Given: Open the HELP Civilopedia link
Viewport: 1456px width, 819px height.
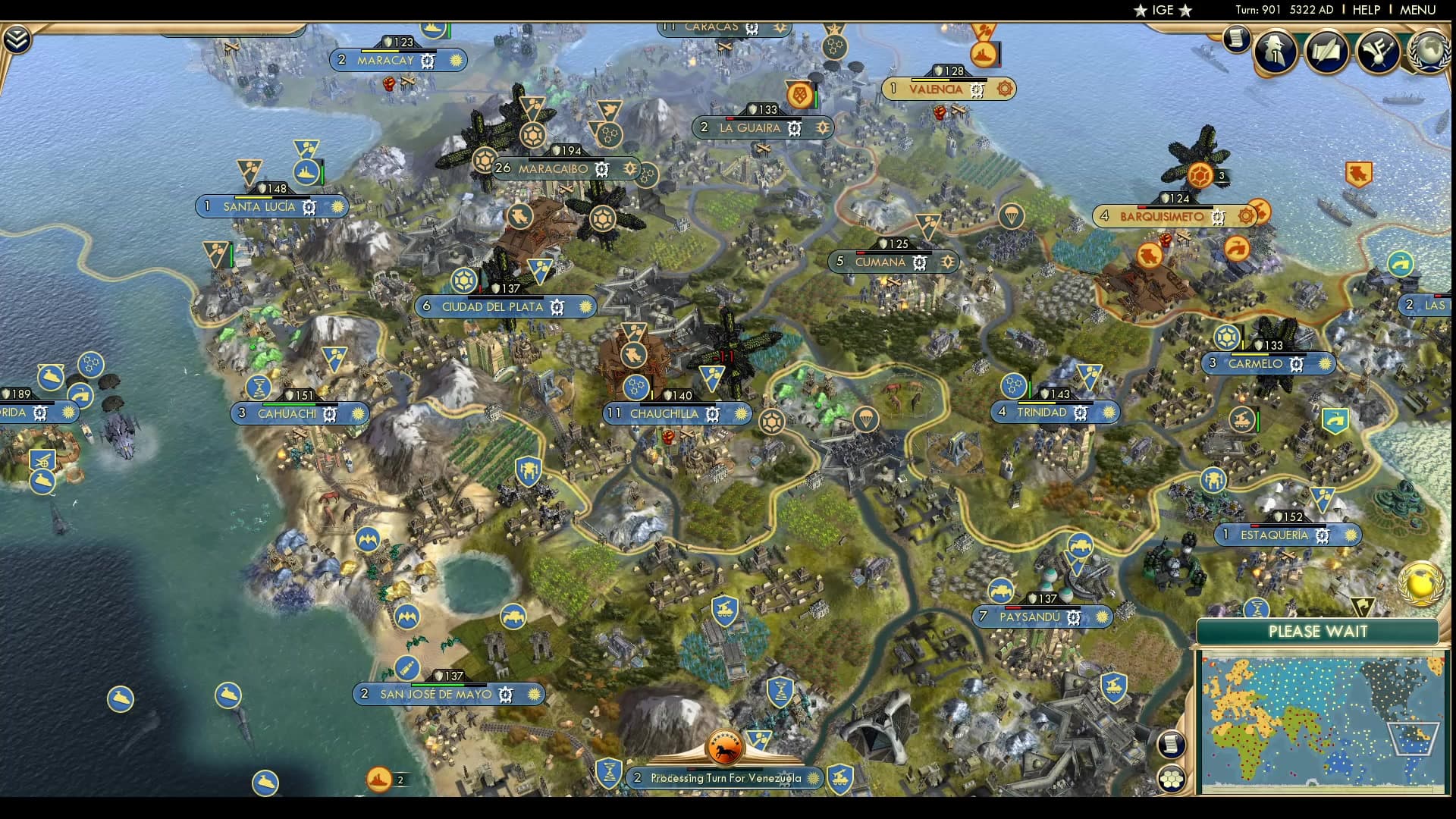Looking at the screenshot, I should tap(1366, 10).
